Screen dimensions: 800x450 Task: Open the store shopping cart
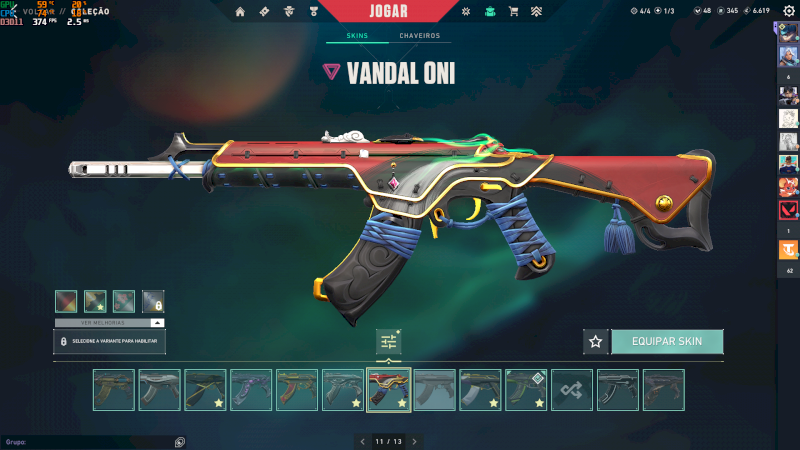[x=513, y=11]
